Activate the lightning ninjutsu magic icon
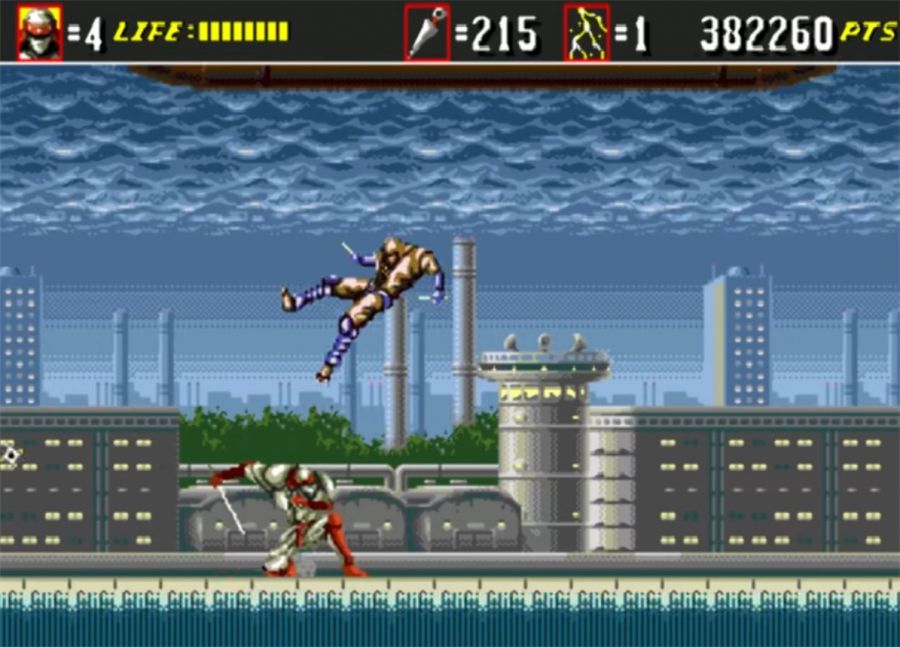 [587, 32]
